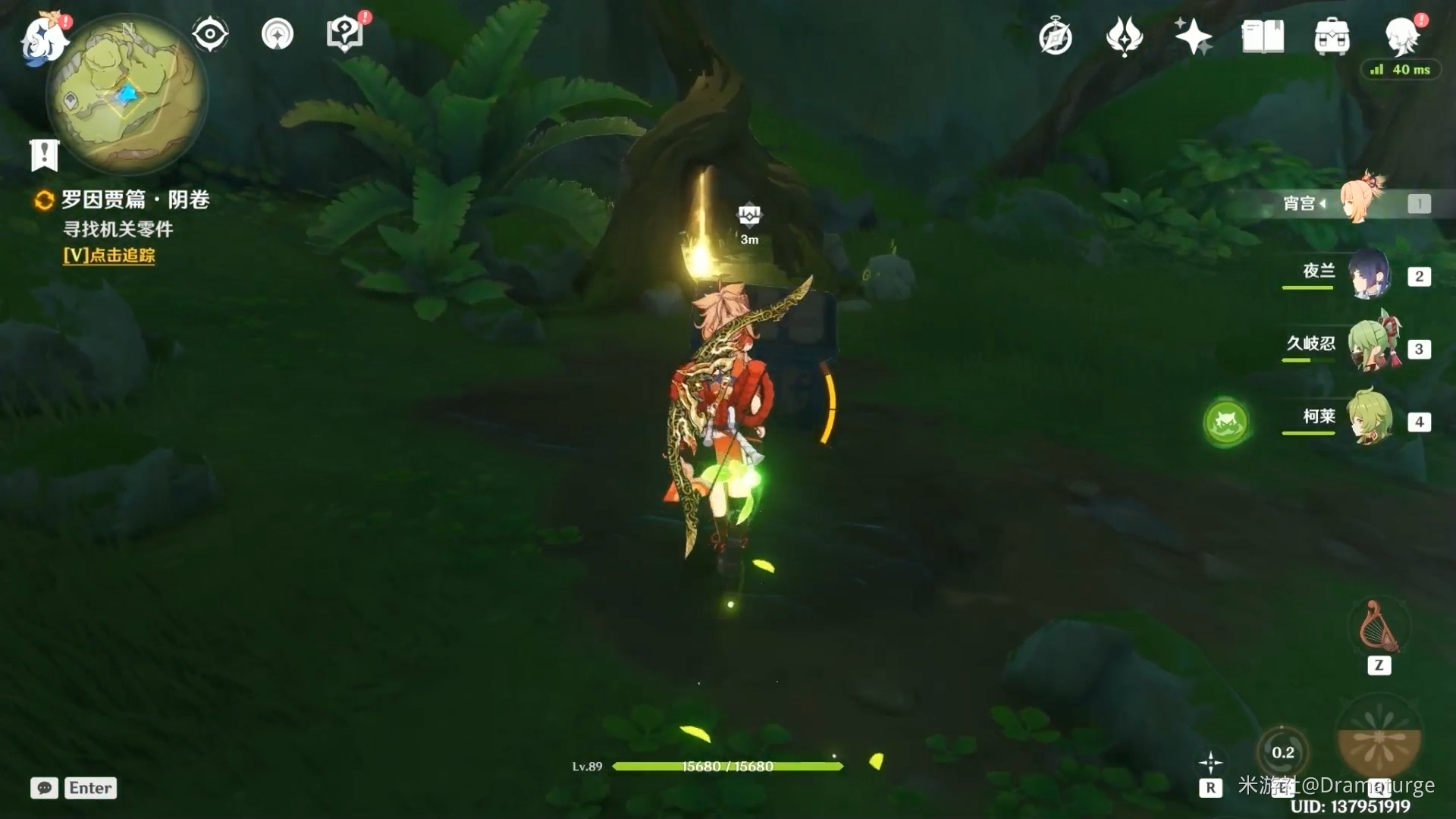Open the wish star icon
This screenshot has height=819, width=1456.
(x=1193, y=36)
